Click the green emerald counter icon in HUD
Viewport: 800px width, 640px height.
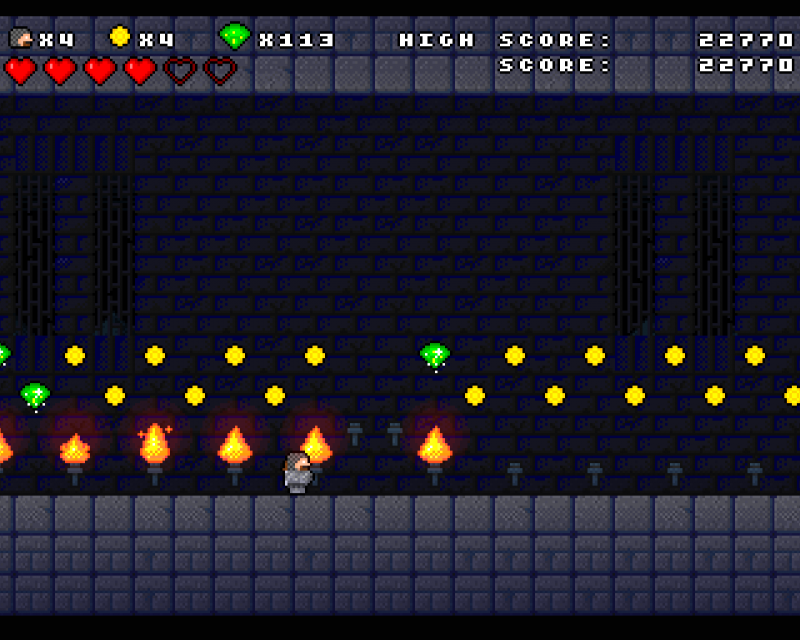pyautogui.click(x=234, y=38)
